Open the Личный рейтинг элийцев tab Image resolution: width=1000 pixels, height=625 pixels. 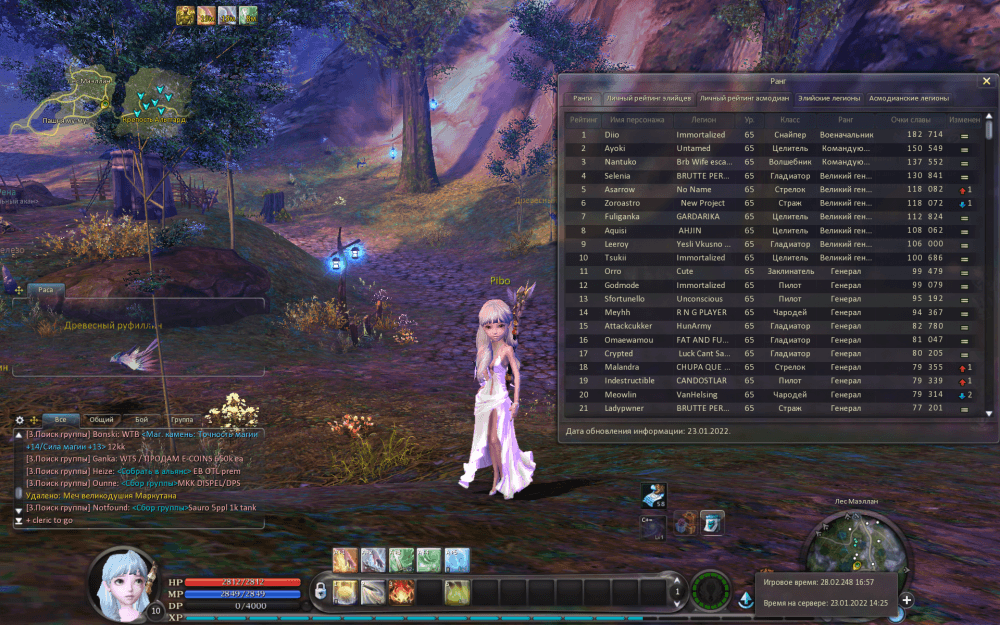pos(648,98)
